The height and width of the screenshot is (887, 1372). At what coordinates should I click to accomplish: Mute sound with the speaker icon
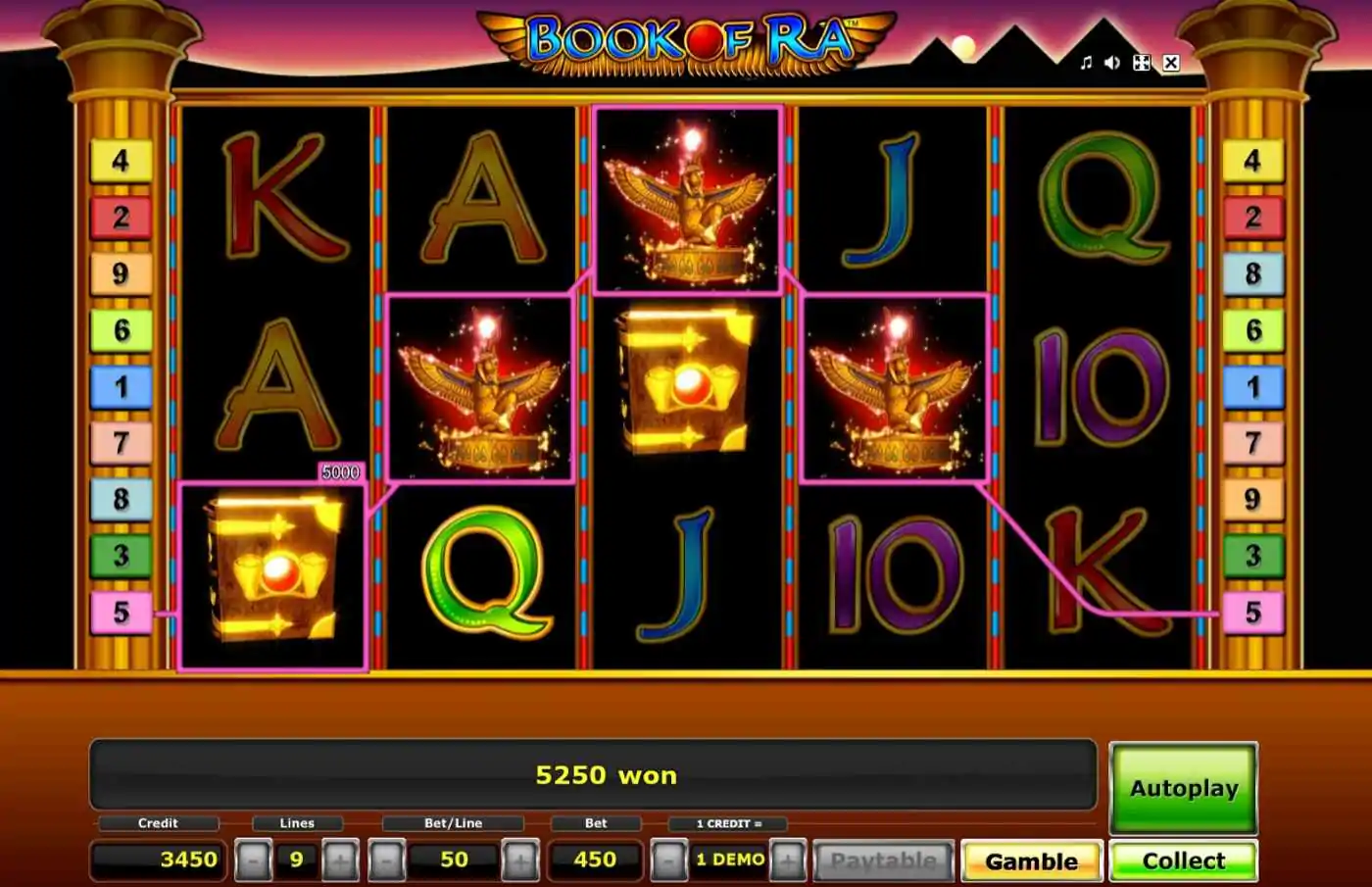pyautogui.click(x=1112, y=63)
